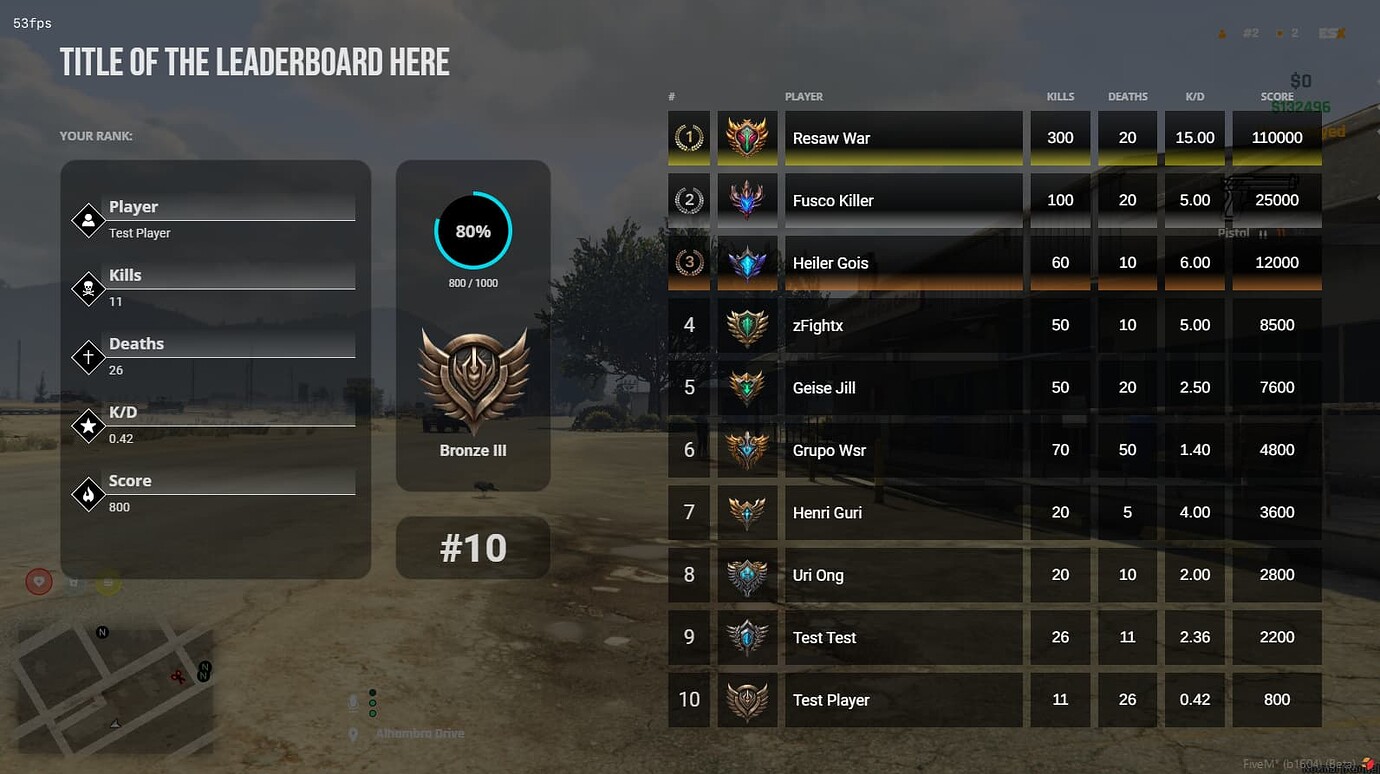
Task: Mute the microphone voice icon
Action: [352, 704]
